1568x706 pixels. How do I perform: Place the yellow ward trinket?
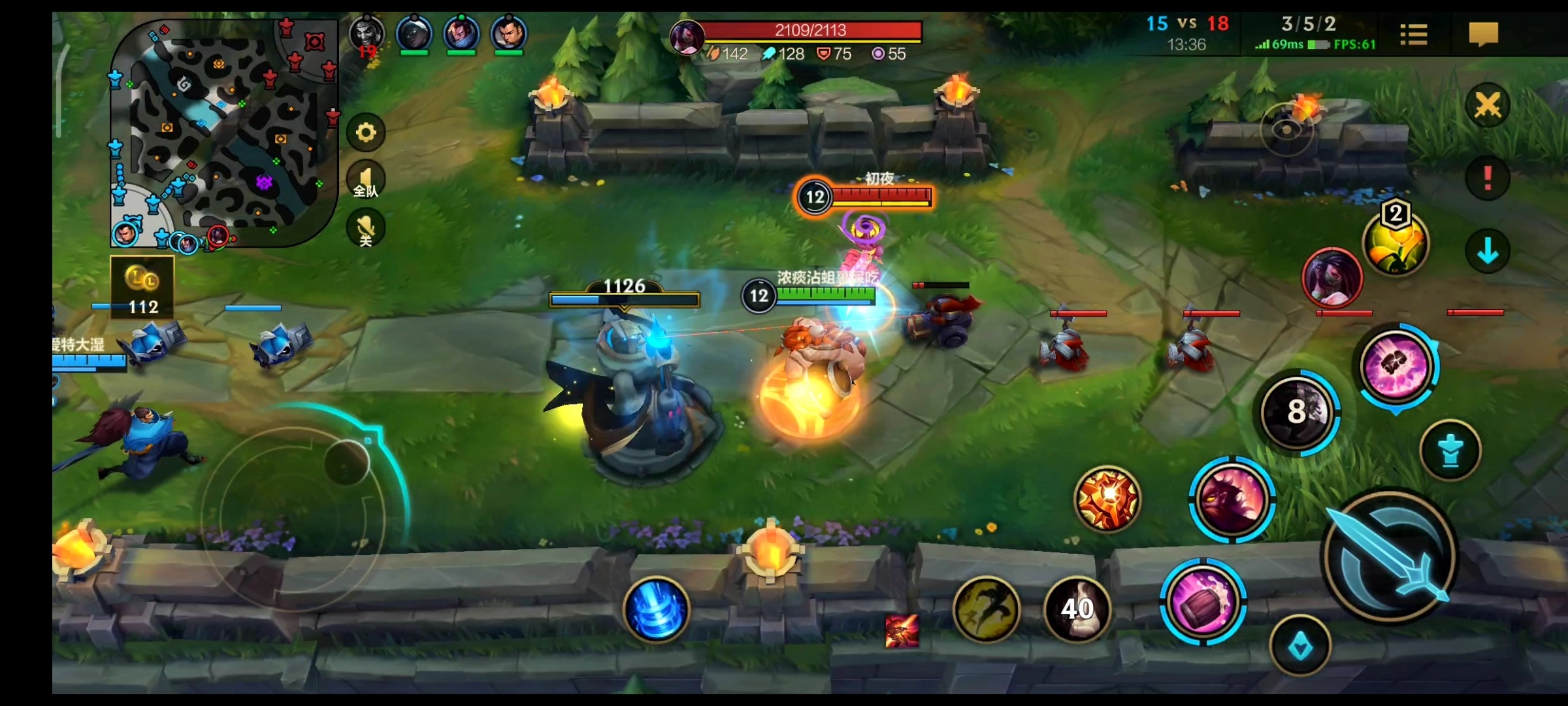(1396, 243)
